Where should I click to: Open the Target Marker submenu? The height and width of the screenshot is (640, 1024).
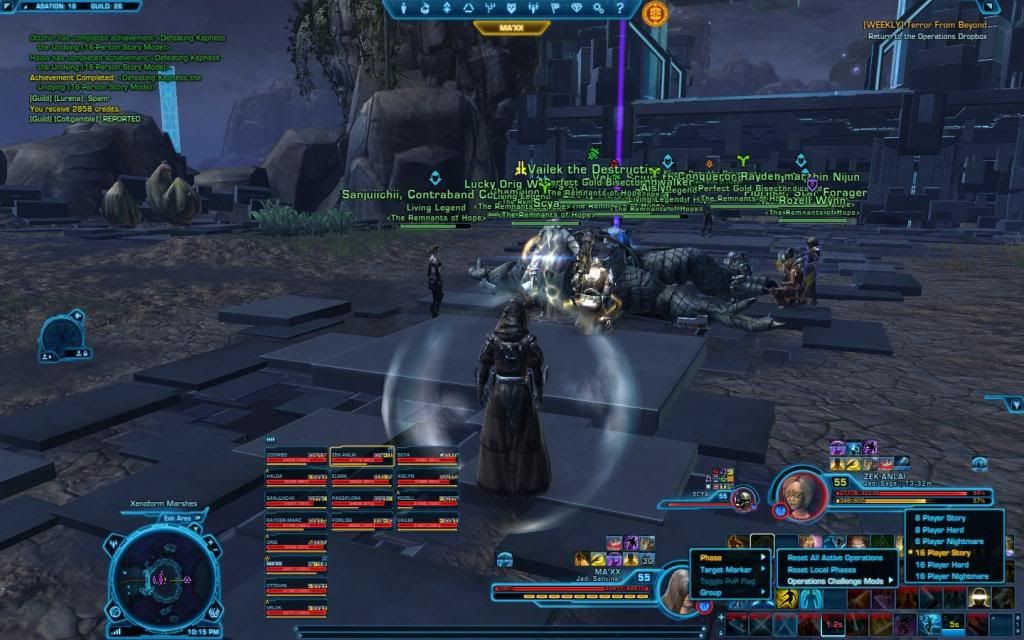pos(726,569)
